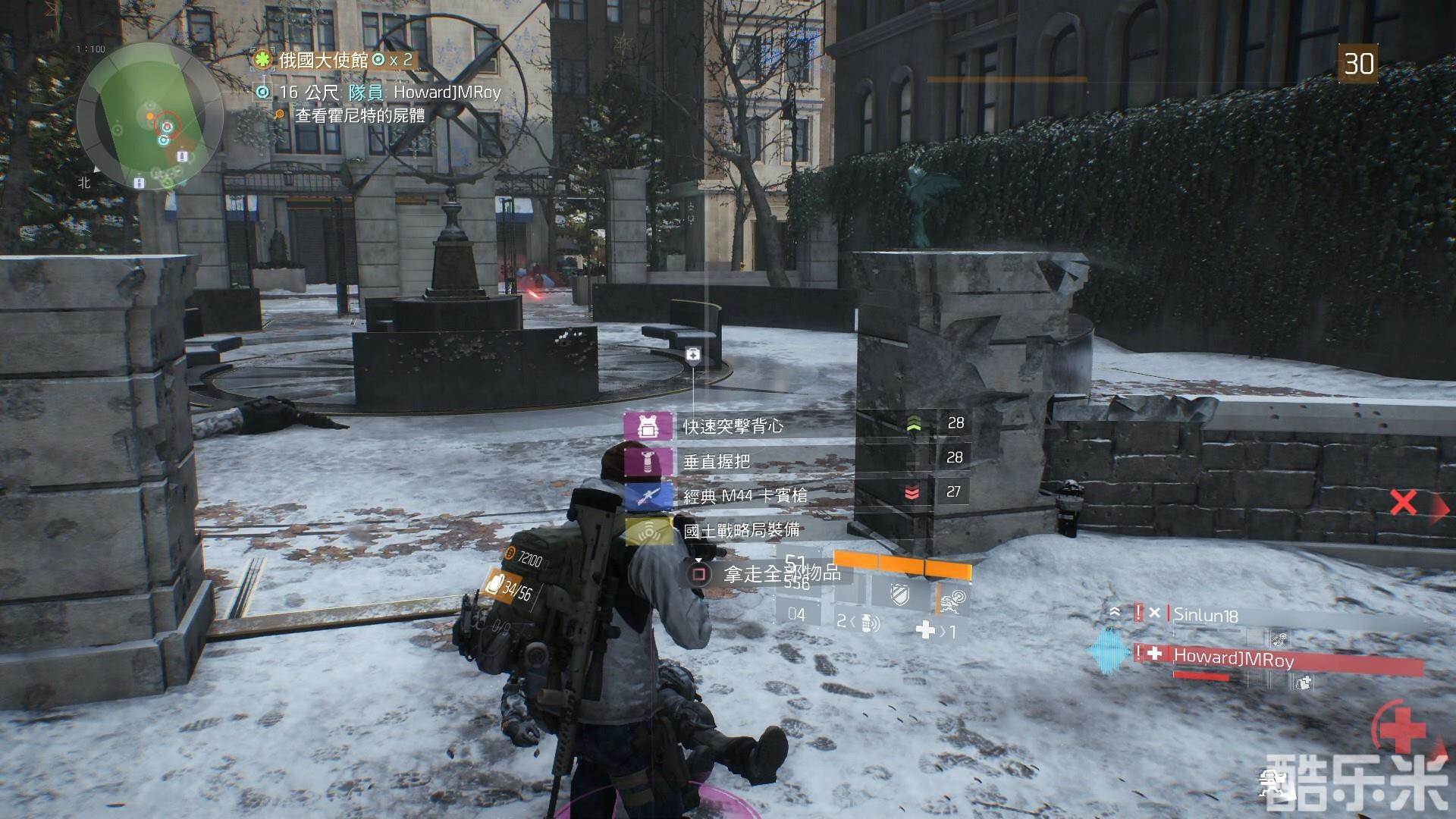Select teammate Sinlun18 in the group list

click(1205, 614)
